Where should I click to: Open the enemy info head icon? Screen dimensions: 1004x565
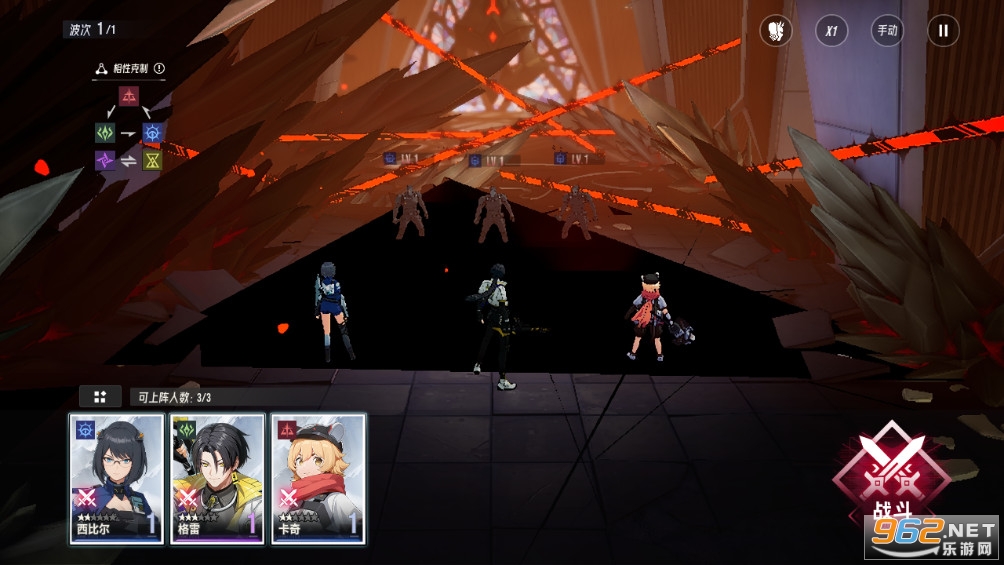pyautogui.click(x=775, y=30)
